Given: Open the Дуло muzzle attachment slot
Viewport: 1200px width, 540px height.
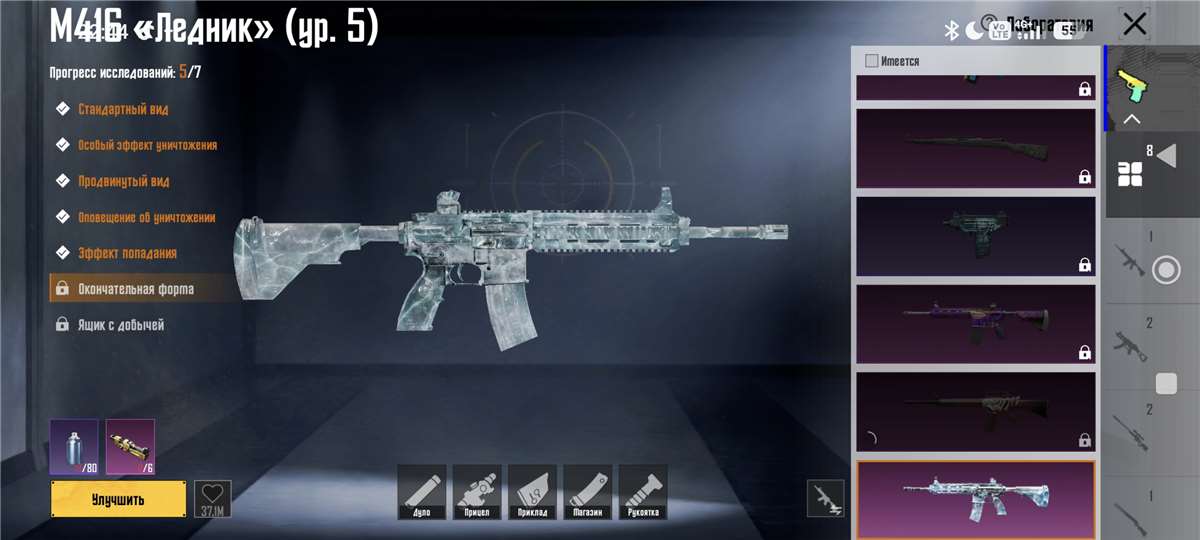Looking at the screenshot, I should [421, 492].
